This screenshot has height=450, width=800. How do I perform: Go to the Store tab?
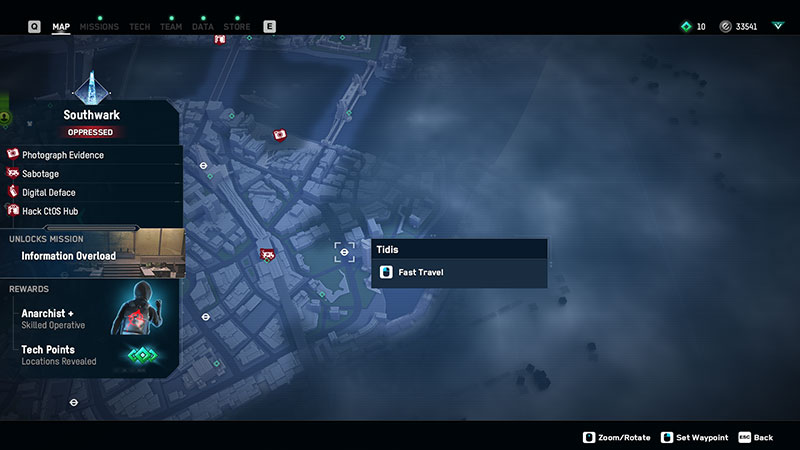pos(237,27)
